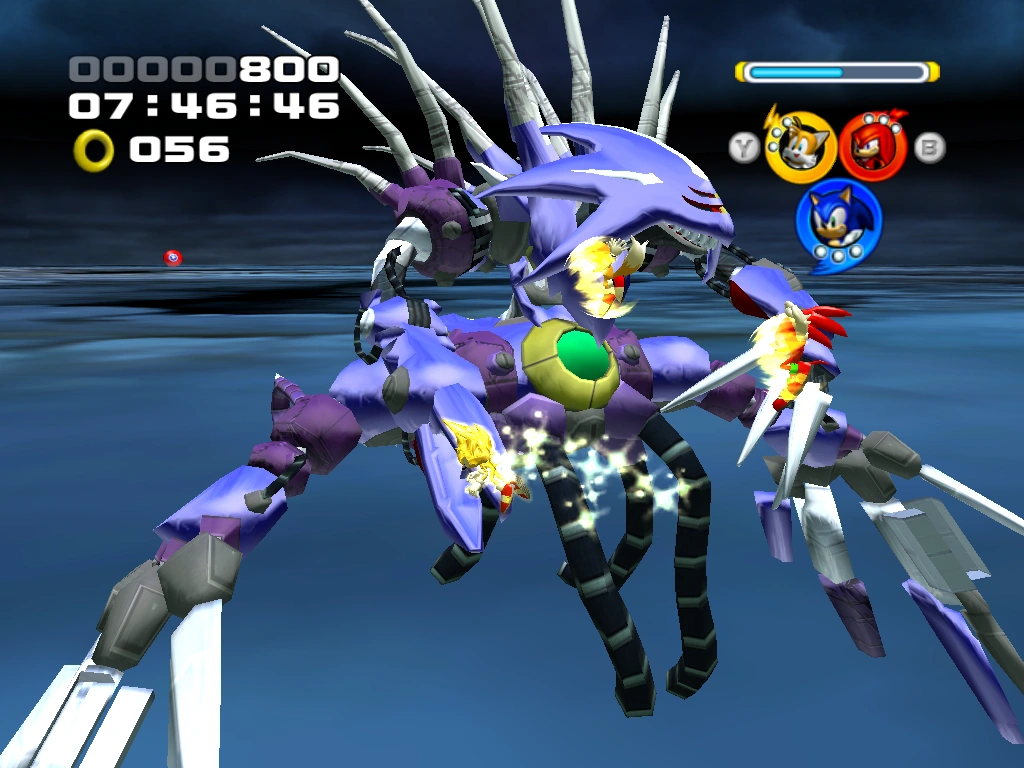Select the Tails character portrait

coord(800,147)
